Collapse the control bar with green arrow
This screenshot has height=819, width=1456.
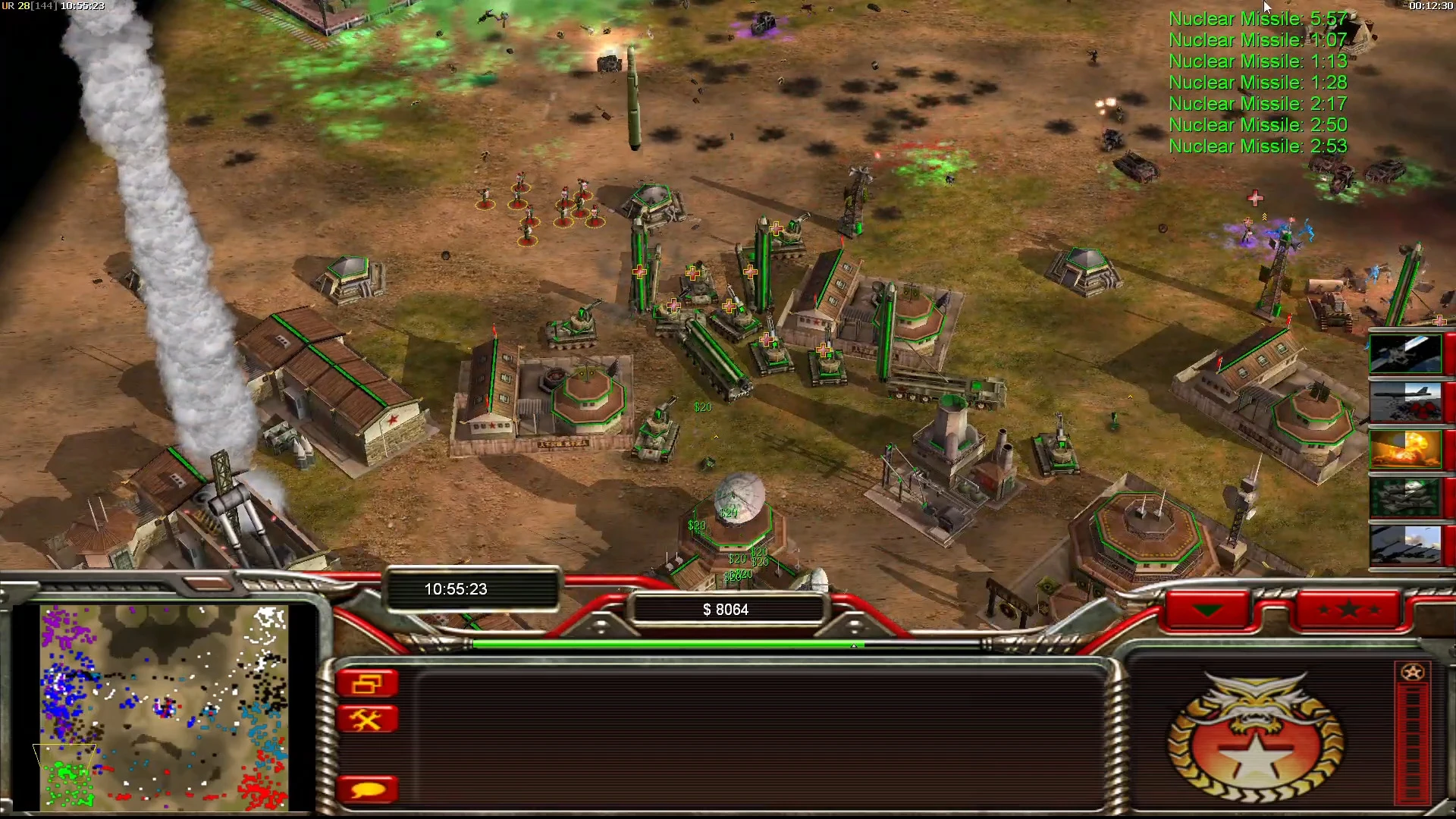[x=1207, y=610]
